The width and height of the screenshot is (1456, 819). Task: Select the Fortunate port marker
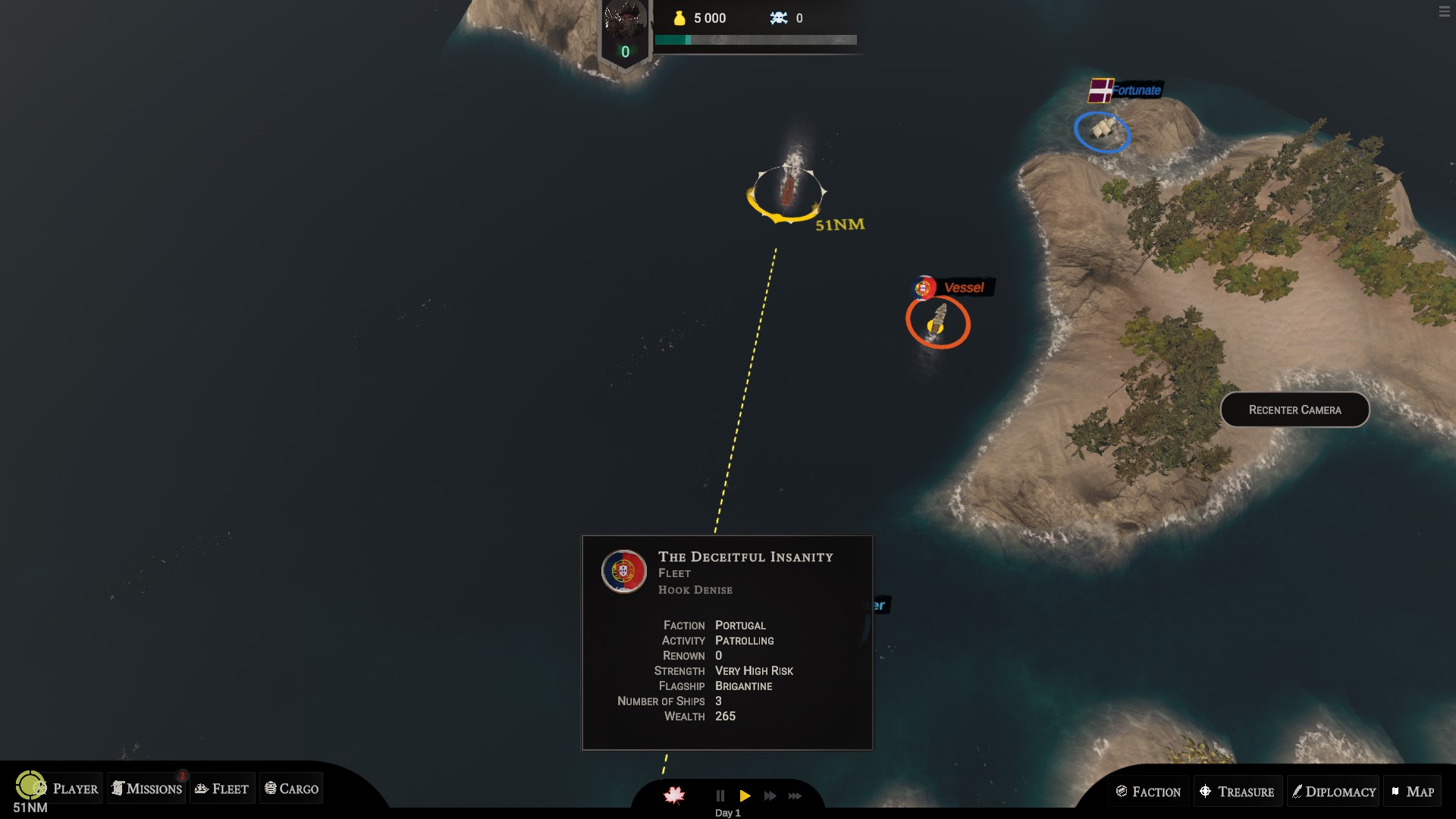(1102, 131)
